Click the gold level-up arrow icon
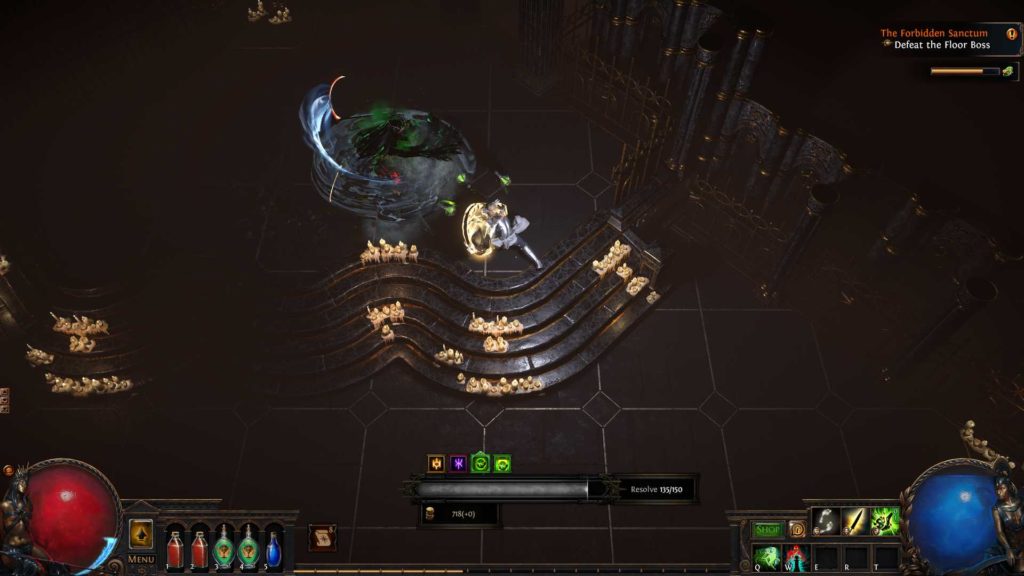This screenshot has width=1024, height=576. pyautogui.click(x=141, y=534)
